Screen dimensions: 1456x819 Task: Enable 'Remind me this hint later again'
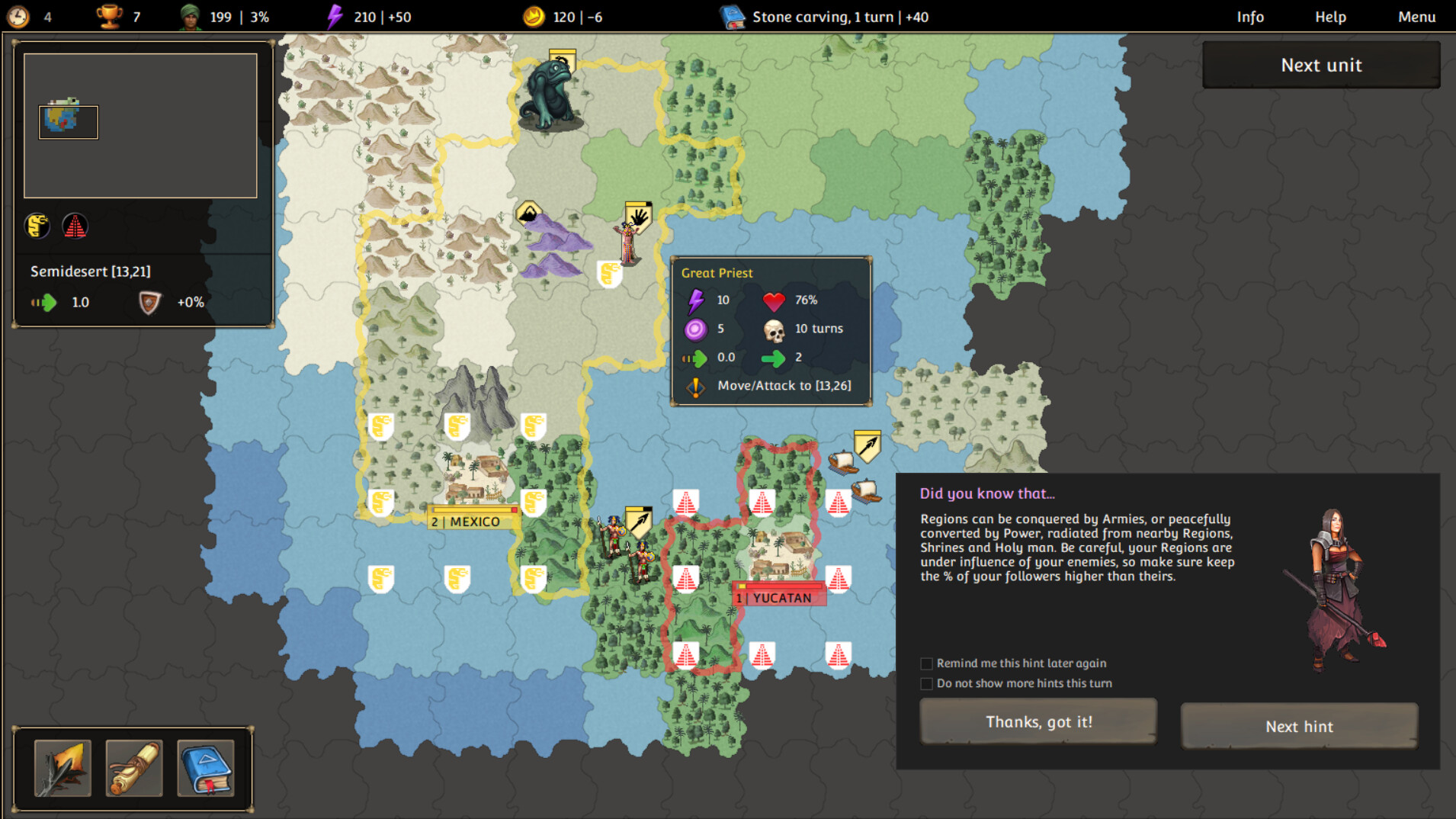(928, 663)
